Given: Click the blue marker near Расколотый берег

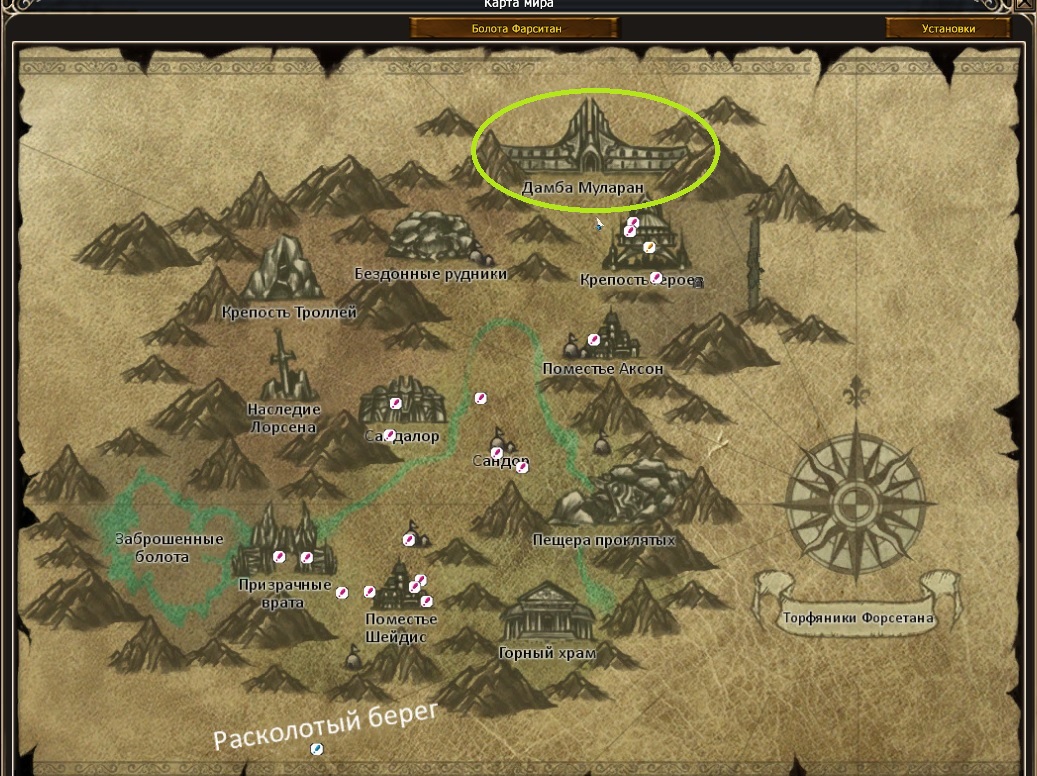Looking at the screenshot, I should point(317,748).
